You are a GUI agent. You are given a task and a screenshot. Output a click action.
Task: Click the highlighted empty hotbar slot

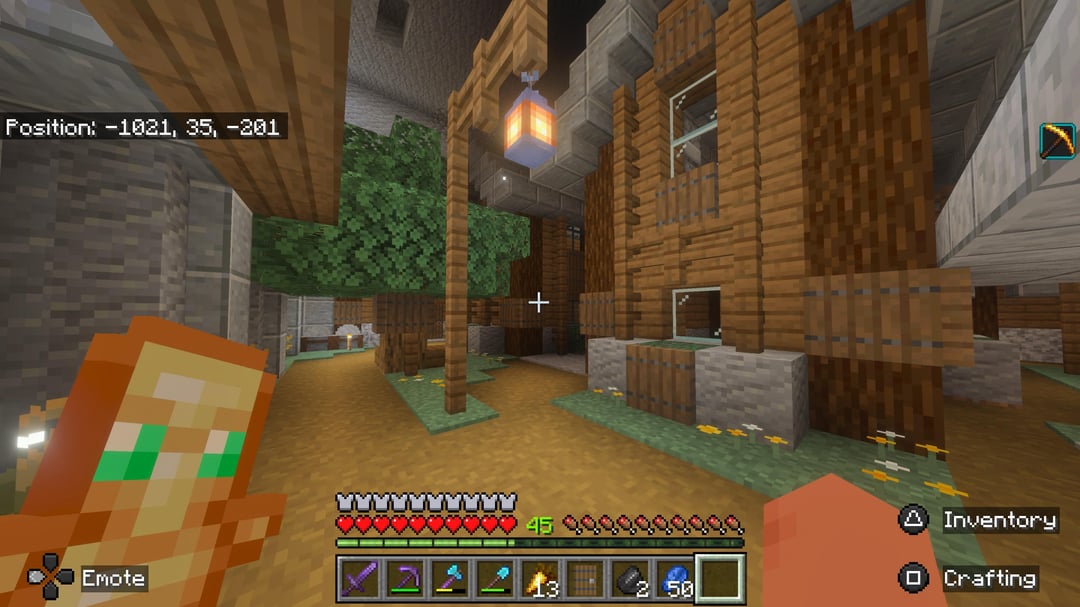(x=720, y=579)
